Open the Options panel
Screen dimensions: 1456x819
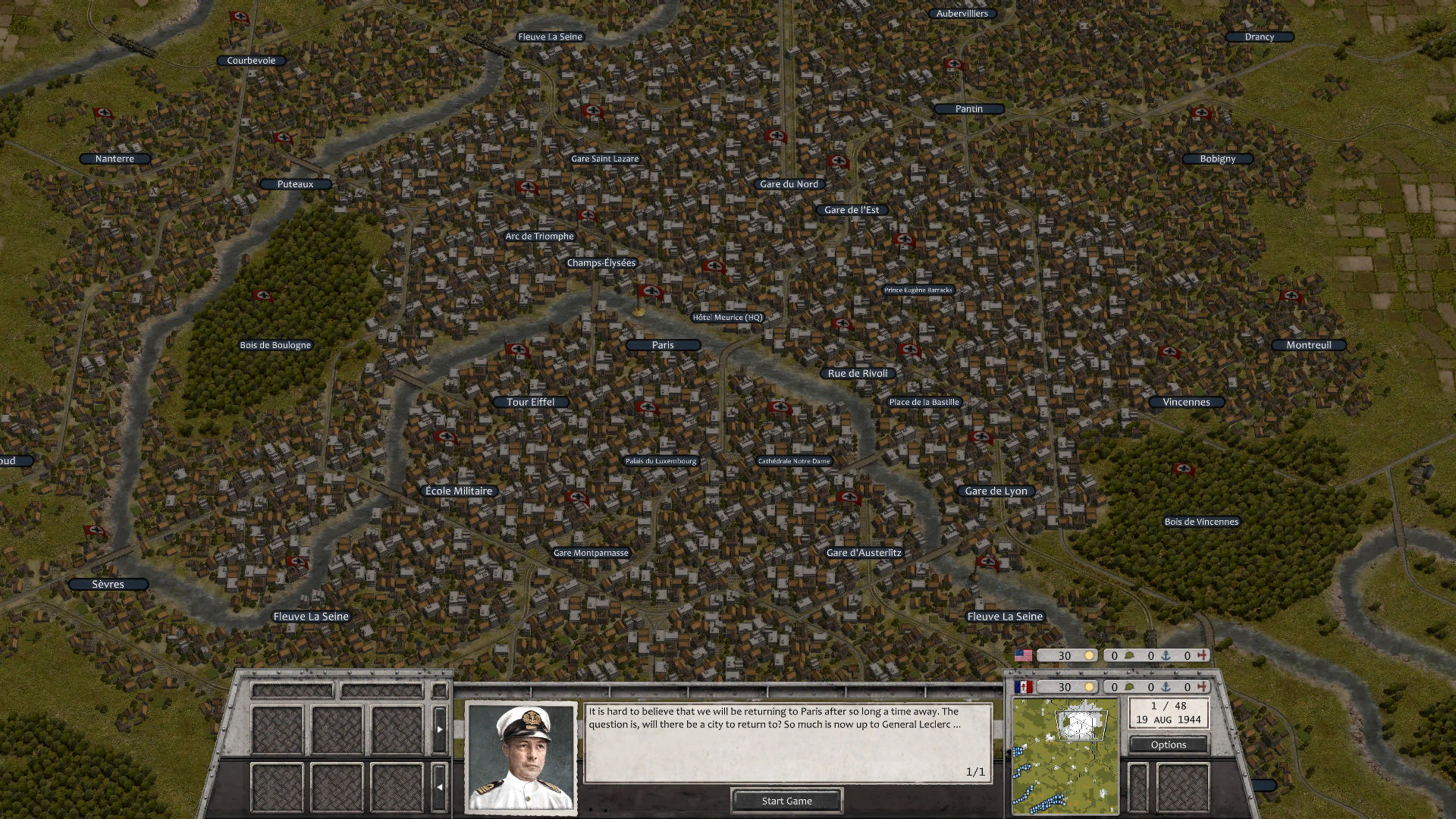coord(1169,744)
